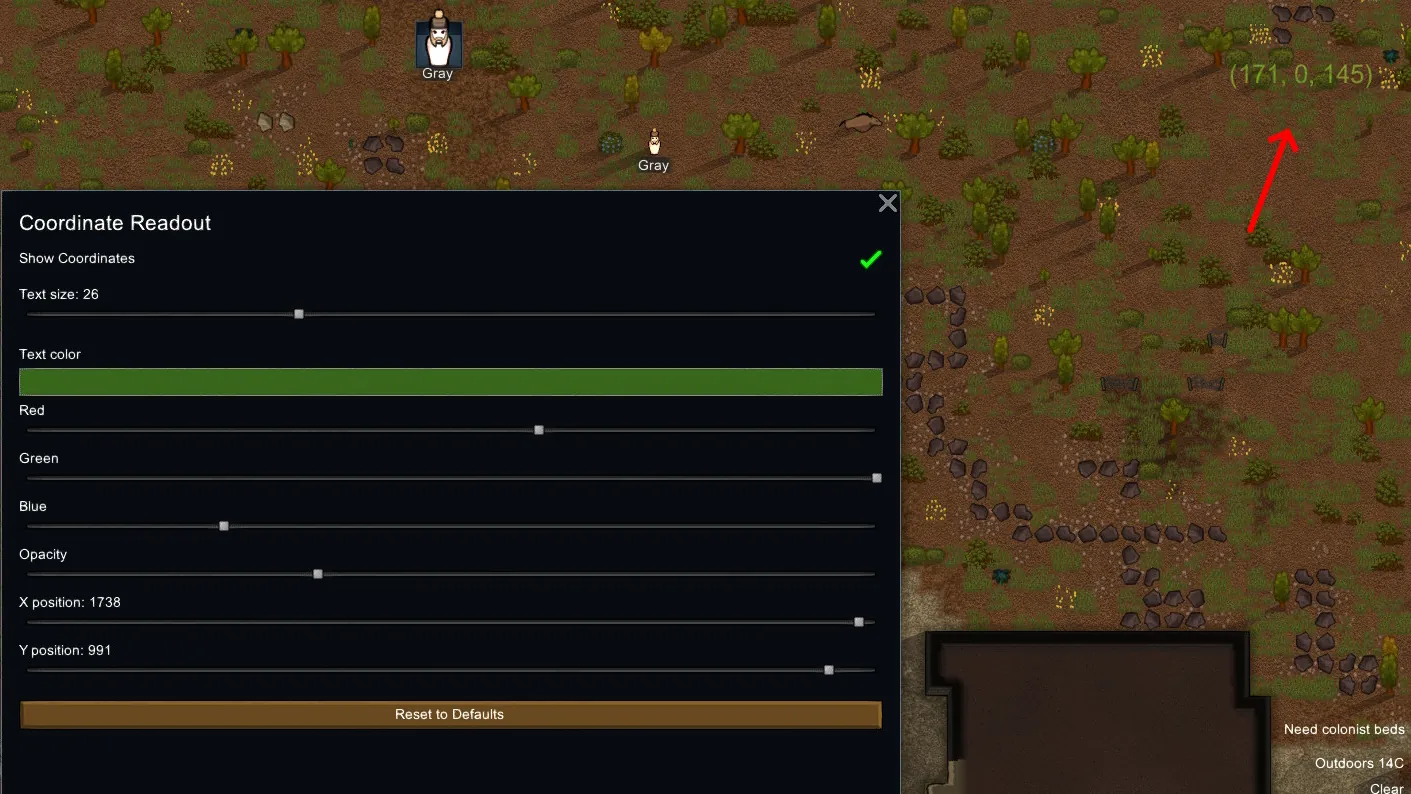Change the Y position slider
This screenshot has width=1411, height=794.
(x=829, y=670)
